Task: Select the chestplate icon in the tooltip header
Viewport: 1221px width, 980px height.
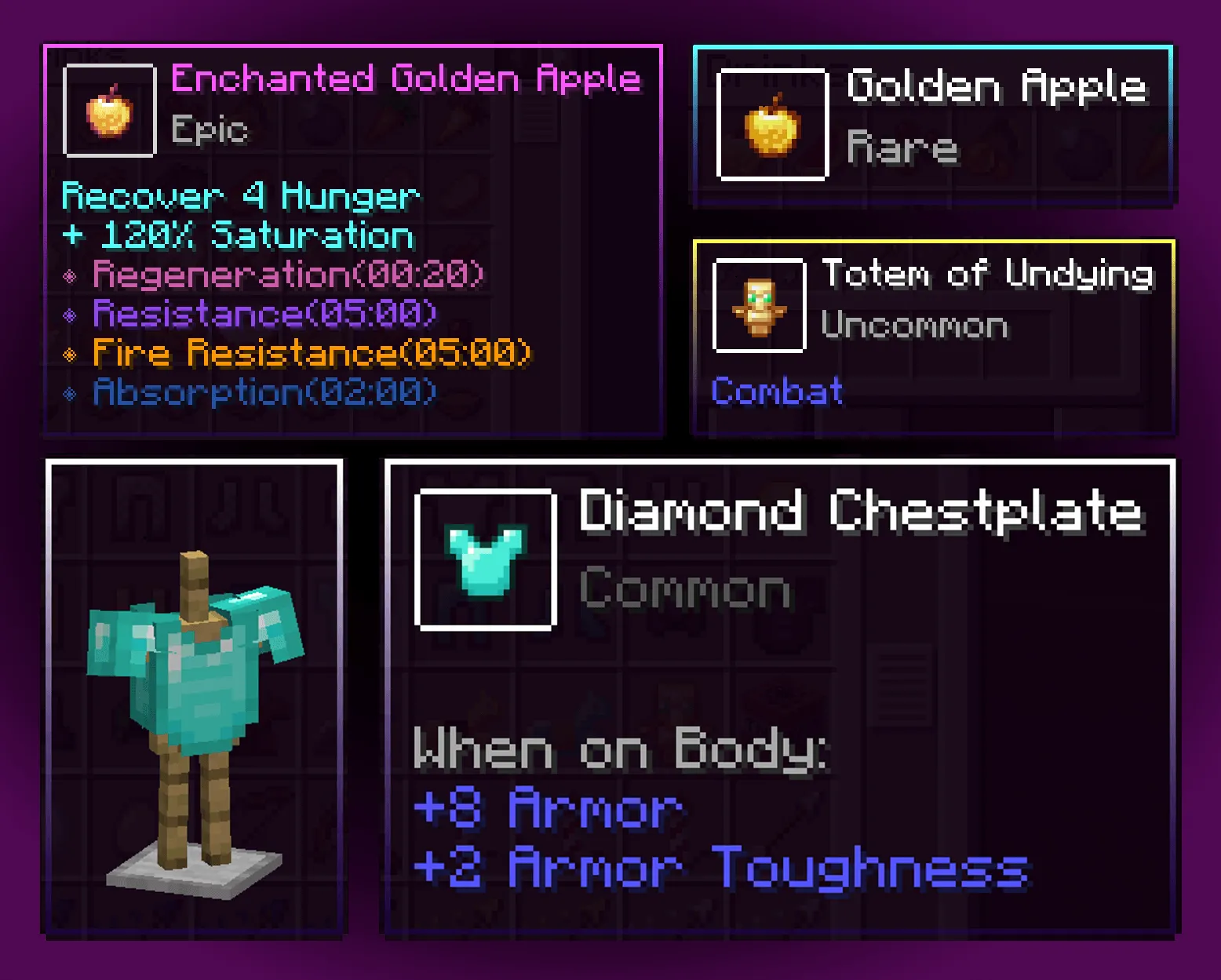Action: point(485,557)
